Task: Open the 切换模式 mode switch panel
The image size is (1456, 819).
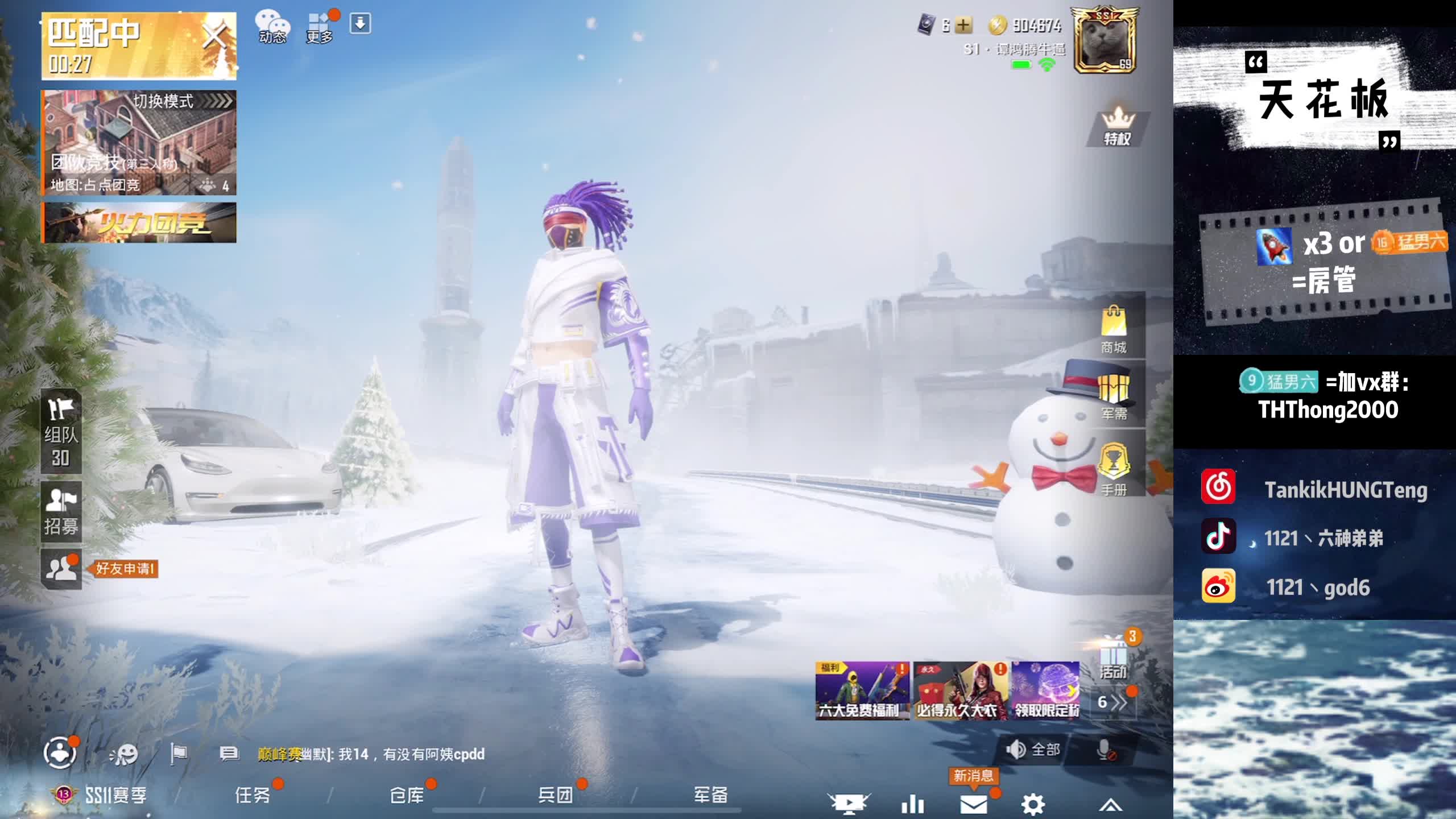Action: click(182, 101)
